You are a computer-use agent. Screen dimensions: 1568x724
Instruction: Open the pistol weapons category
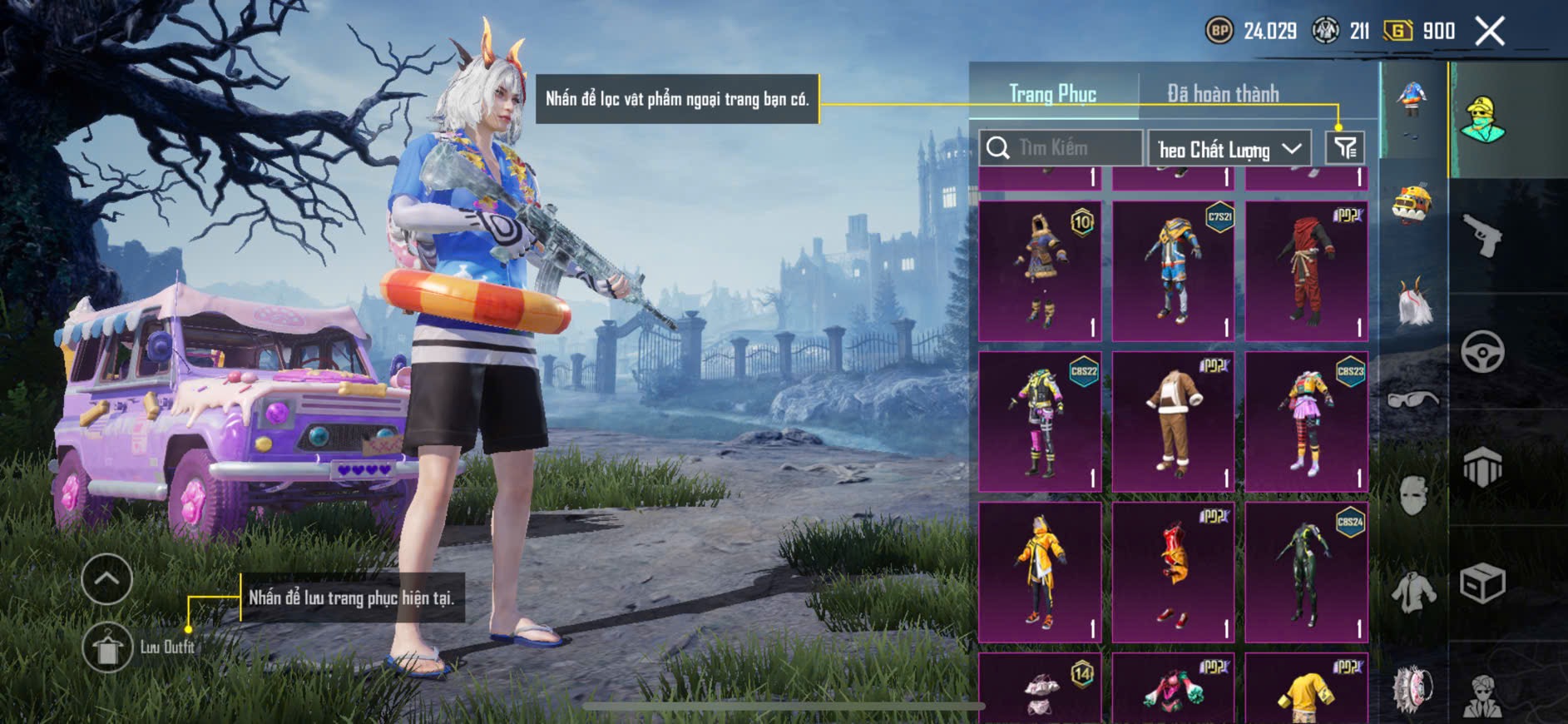pyautogui.click(x=1482, y=236)
